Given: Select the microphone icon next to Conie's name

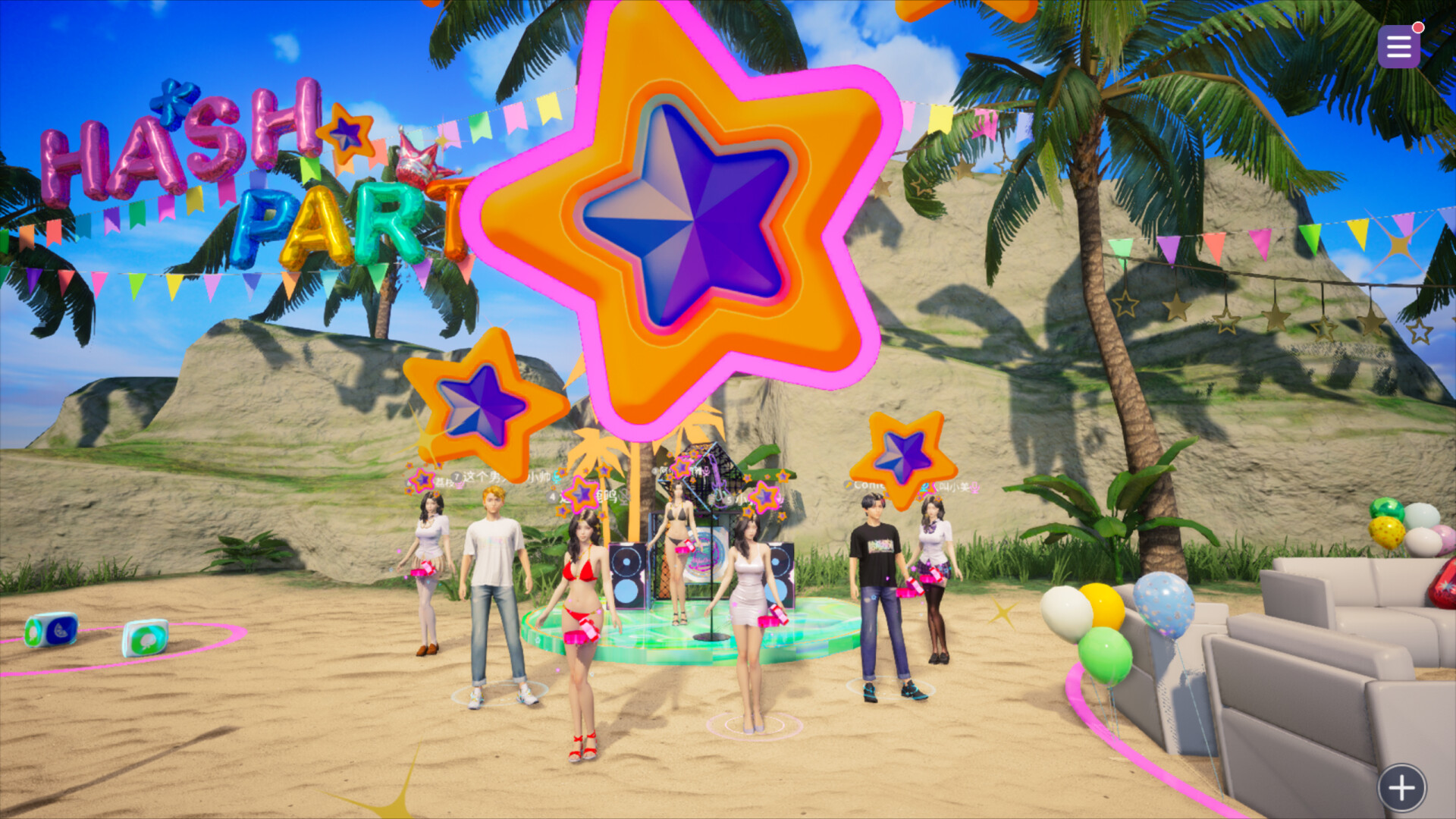Looking at the screenshot, I should point(849,485).
